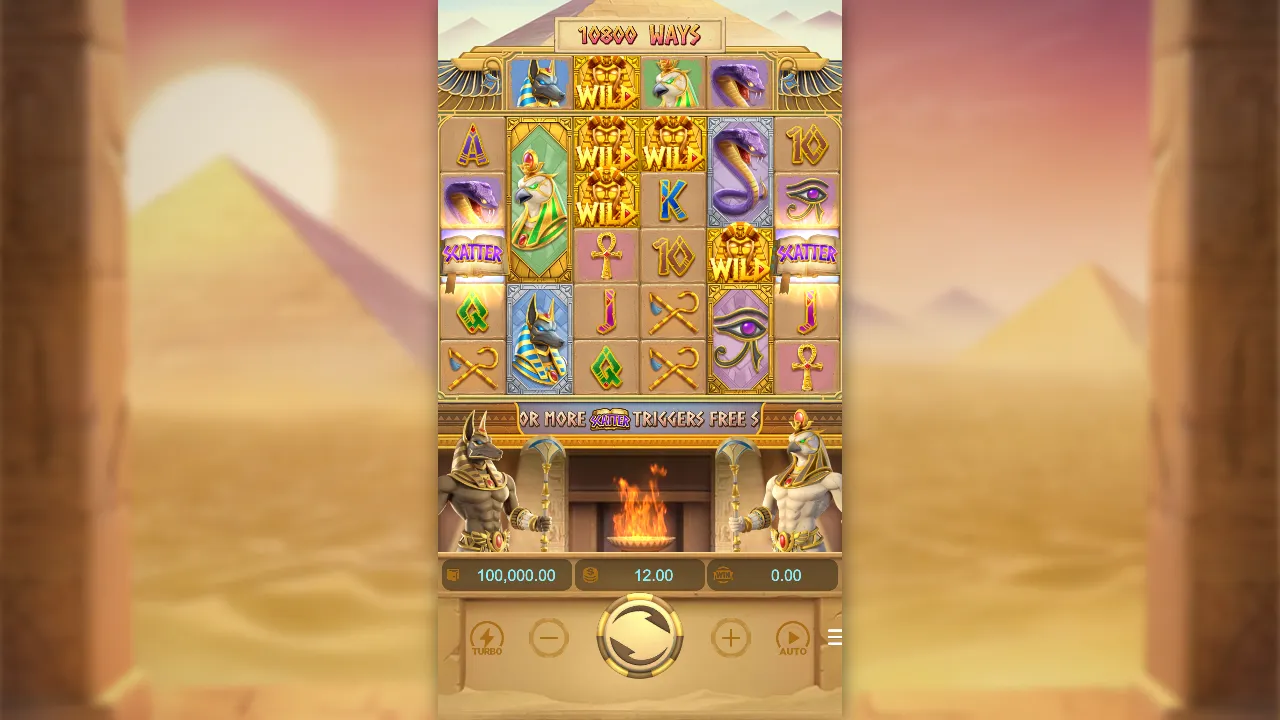Image resolution: width=1280 pixels, height=720 pixels.
Task: Open the hamburger menu icon
Action: [x=835, y=637]
